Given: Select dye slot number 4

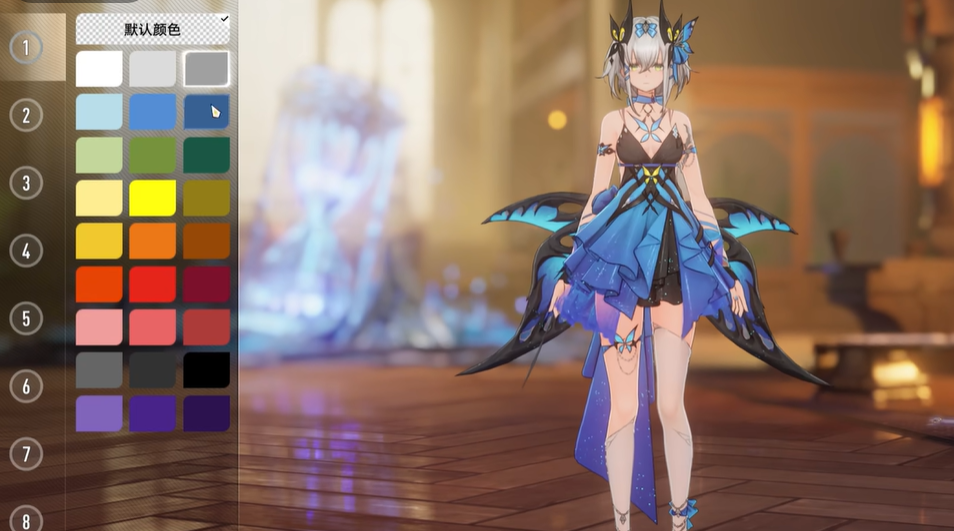Looking at the screenshot, I should [x=26, y=250].
